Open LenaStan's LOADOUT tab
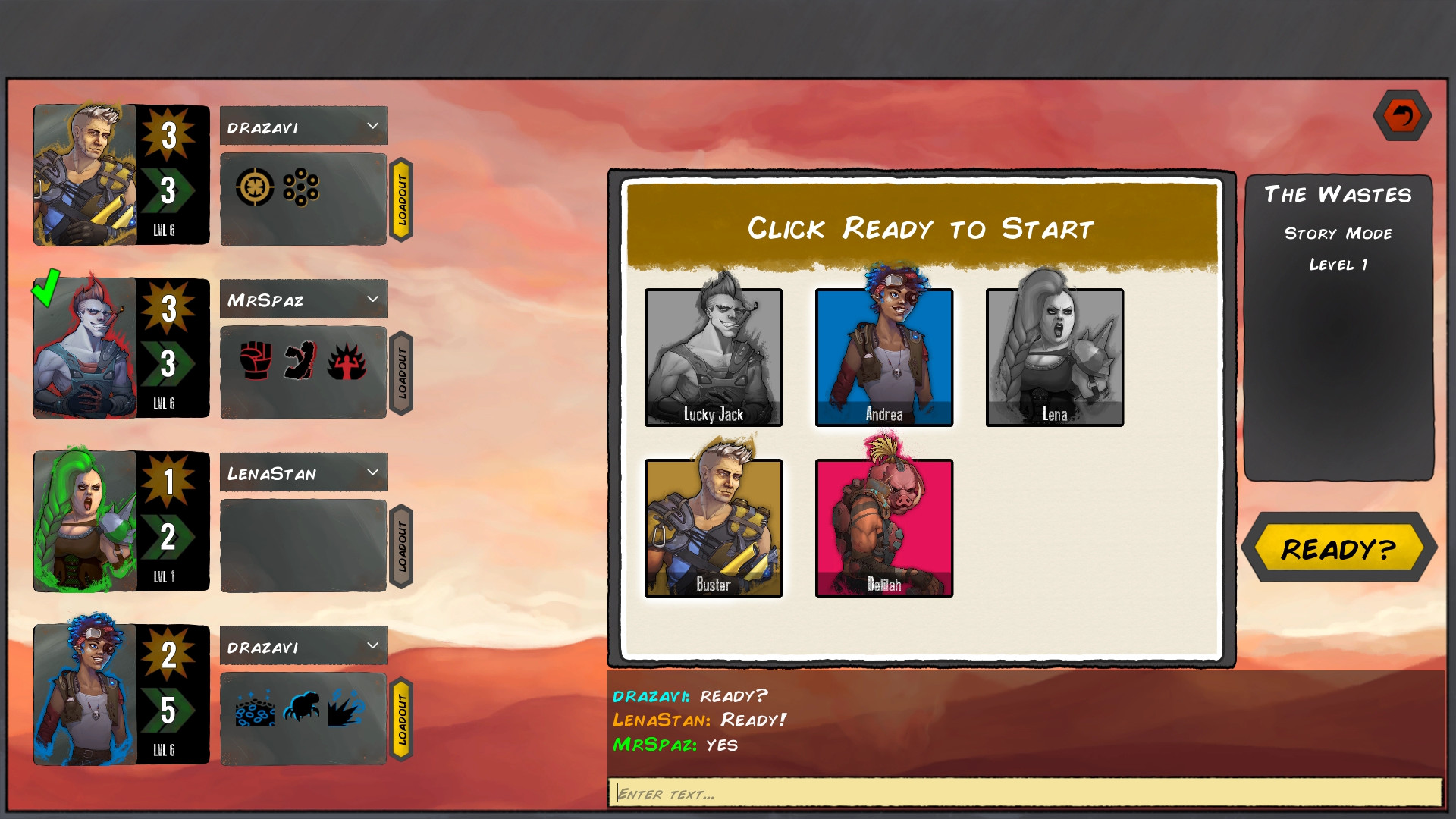Screen dimensions: 1456x819 402,545
